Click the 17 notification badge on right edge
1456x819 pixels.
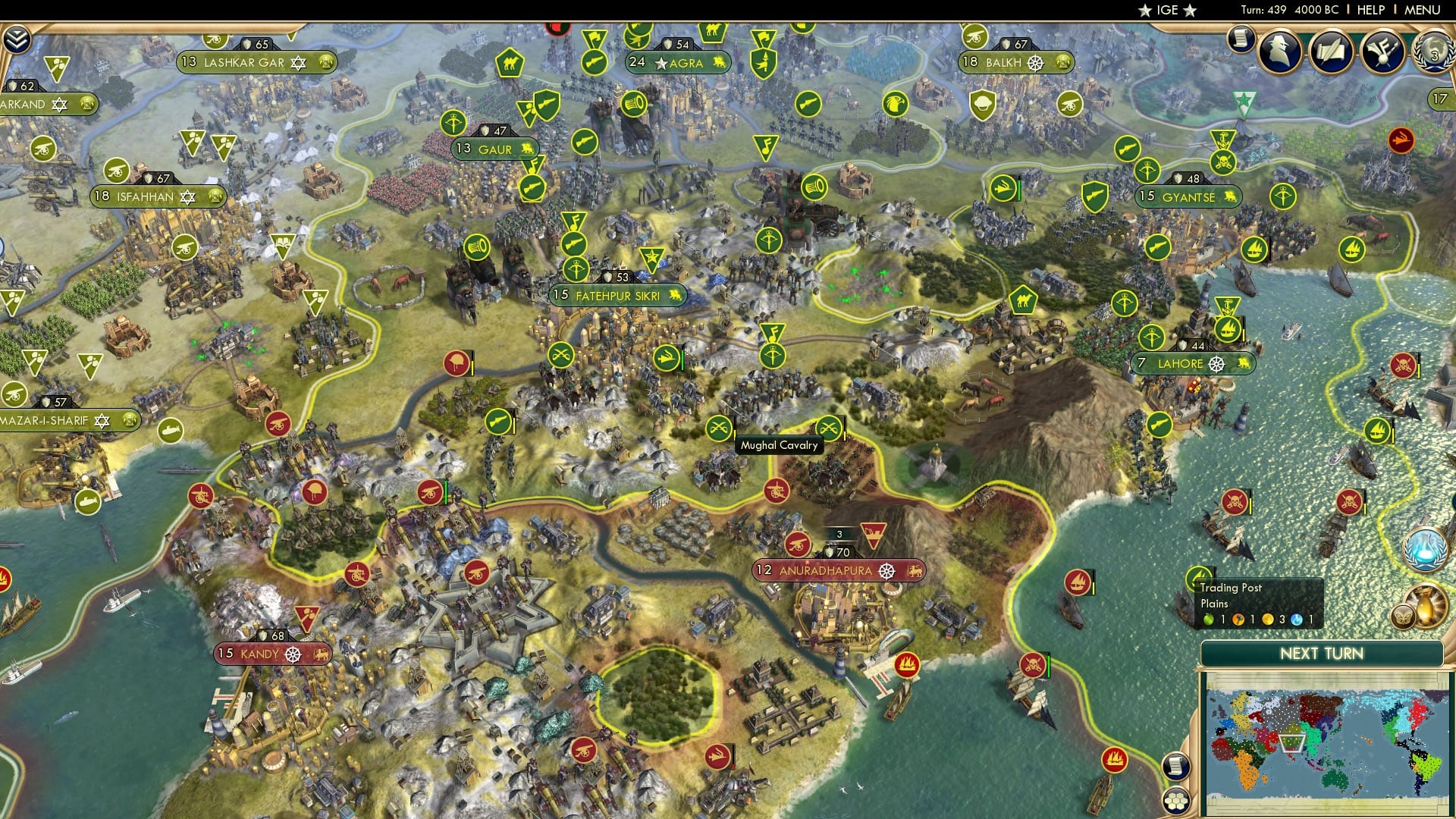point(1439,99)
